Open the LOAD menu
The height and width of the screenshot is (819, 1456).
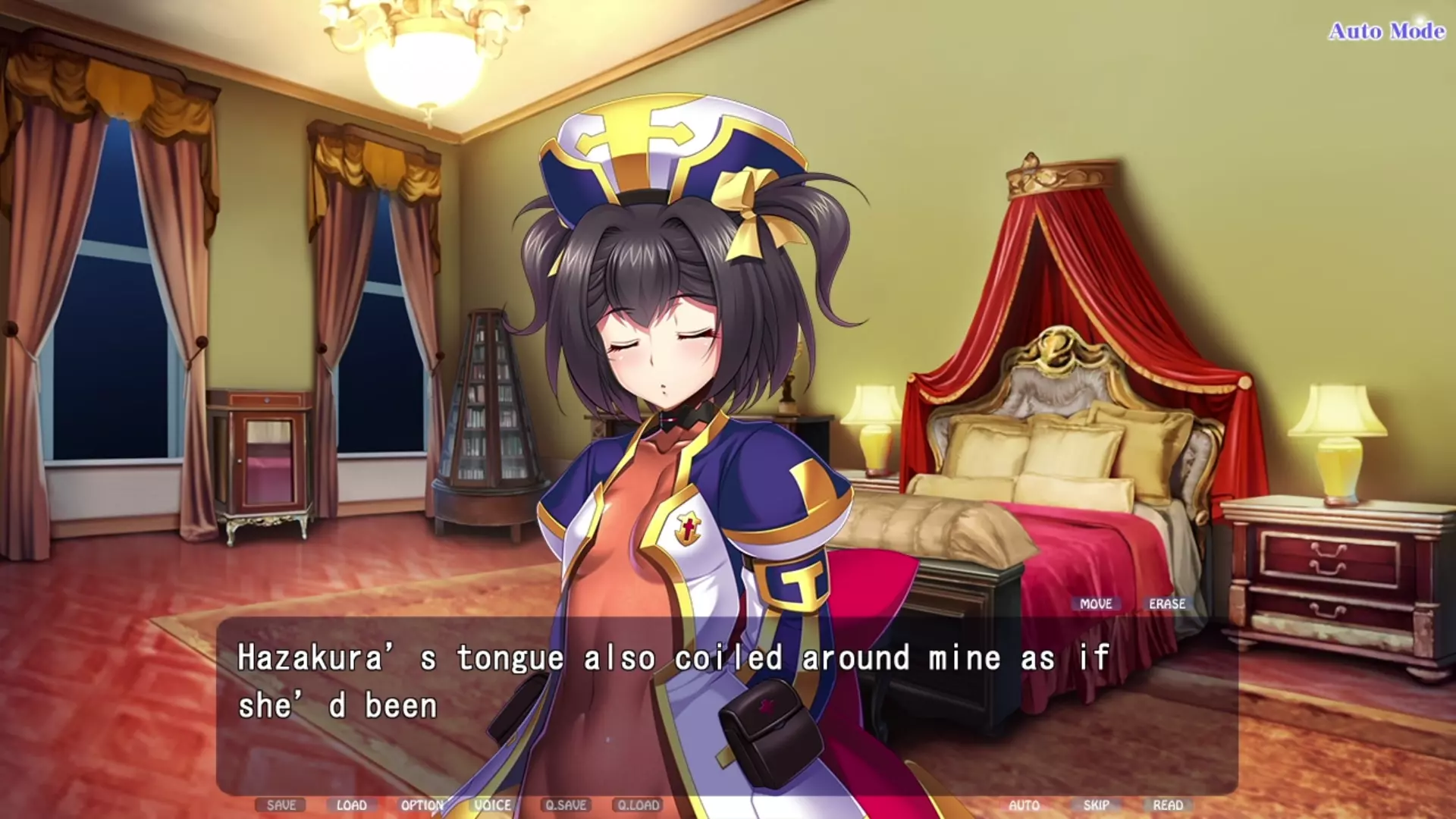coord(351,805)
